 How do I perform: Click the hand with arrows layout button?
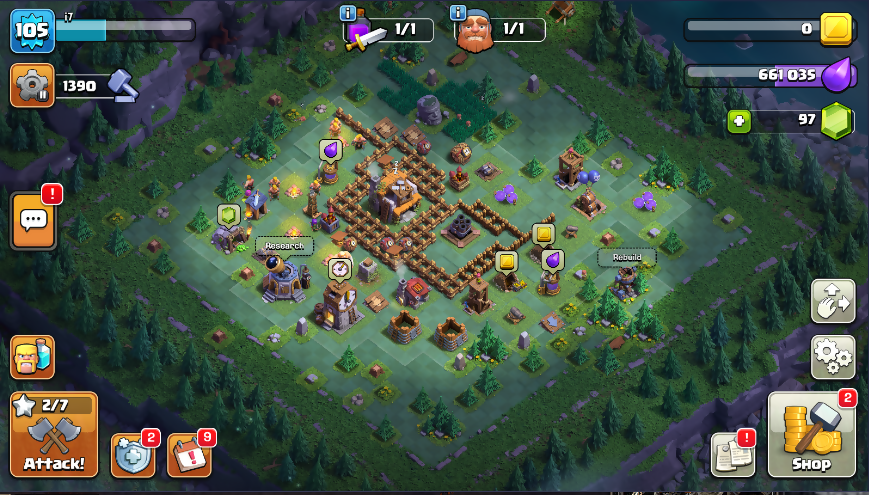tap(832, 301)
